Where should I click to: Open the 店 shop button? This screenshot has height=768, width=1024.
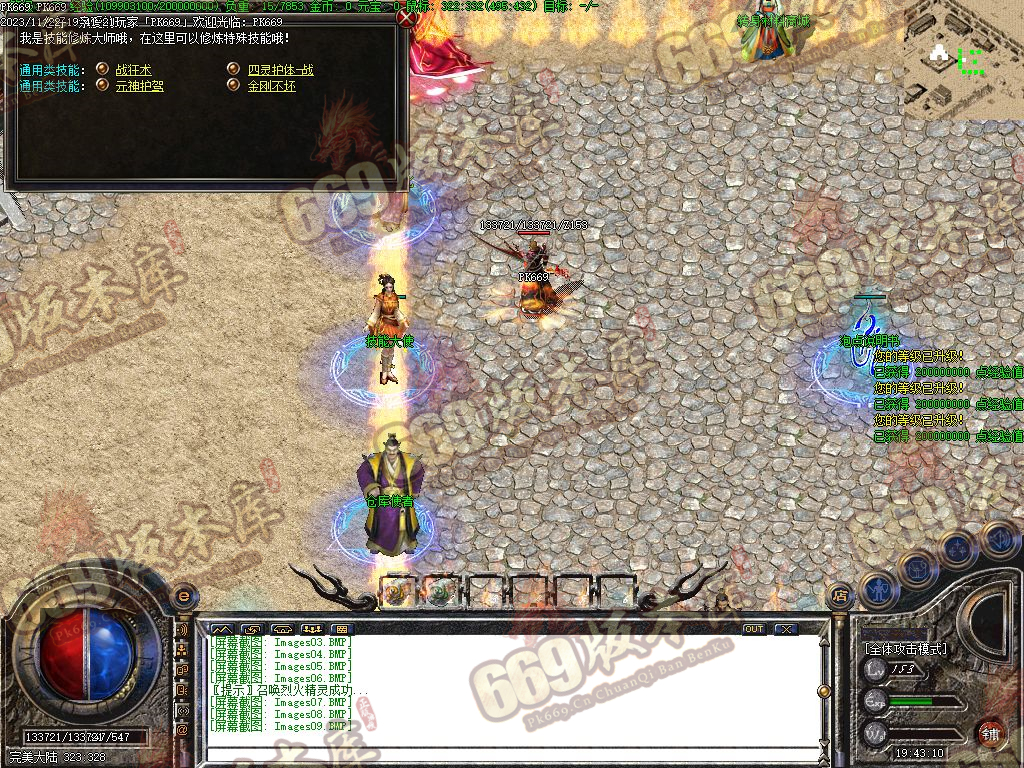click(840, 594)
